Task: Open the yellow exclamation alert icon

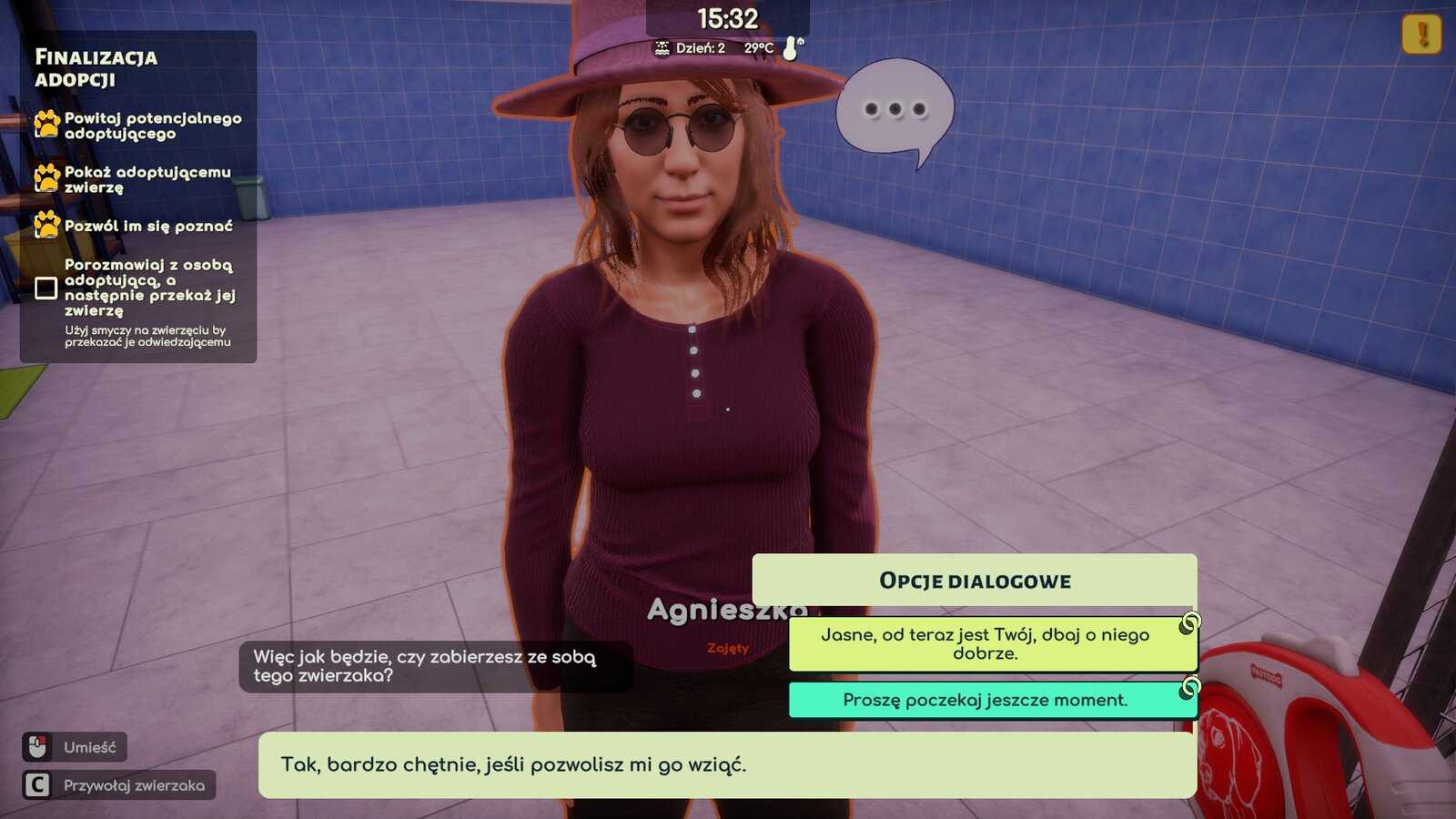Action: [x=1421, y=35]
